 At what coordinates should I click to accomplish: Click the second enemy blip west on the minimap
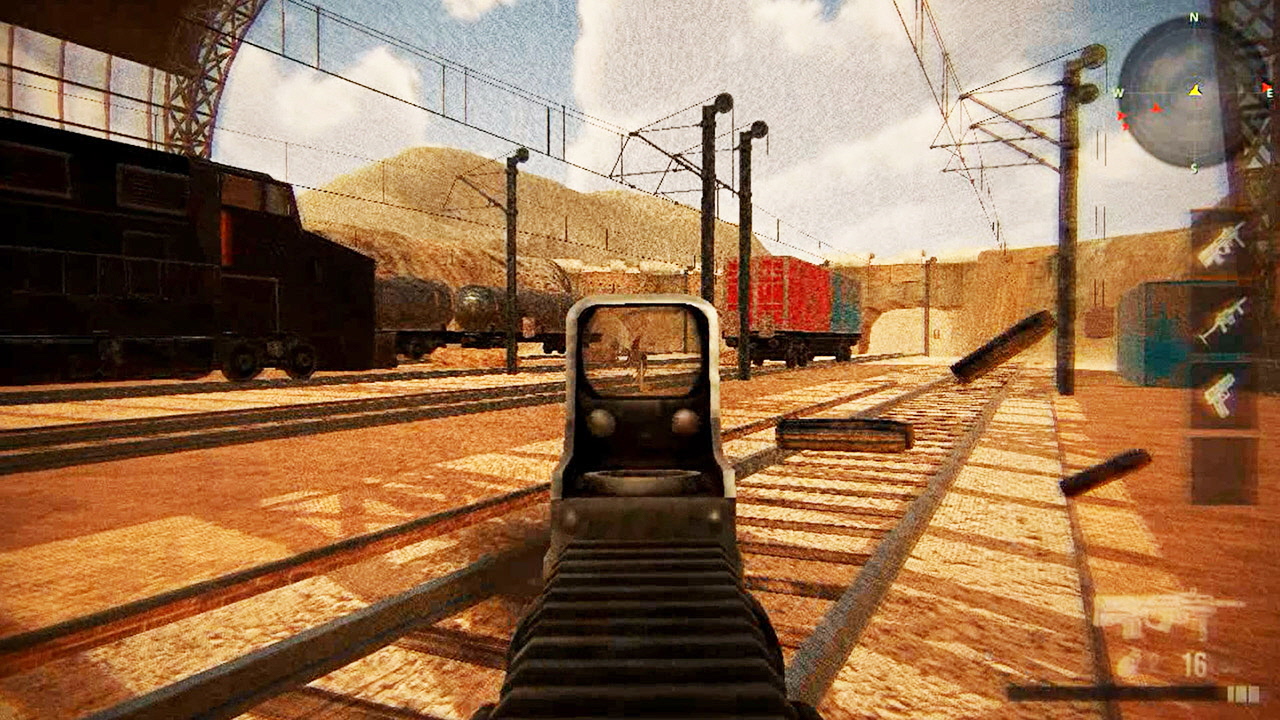point(1122,118)
